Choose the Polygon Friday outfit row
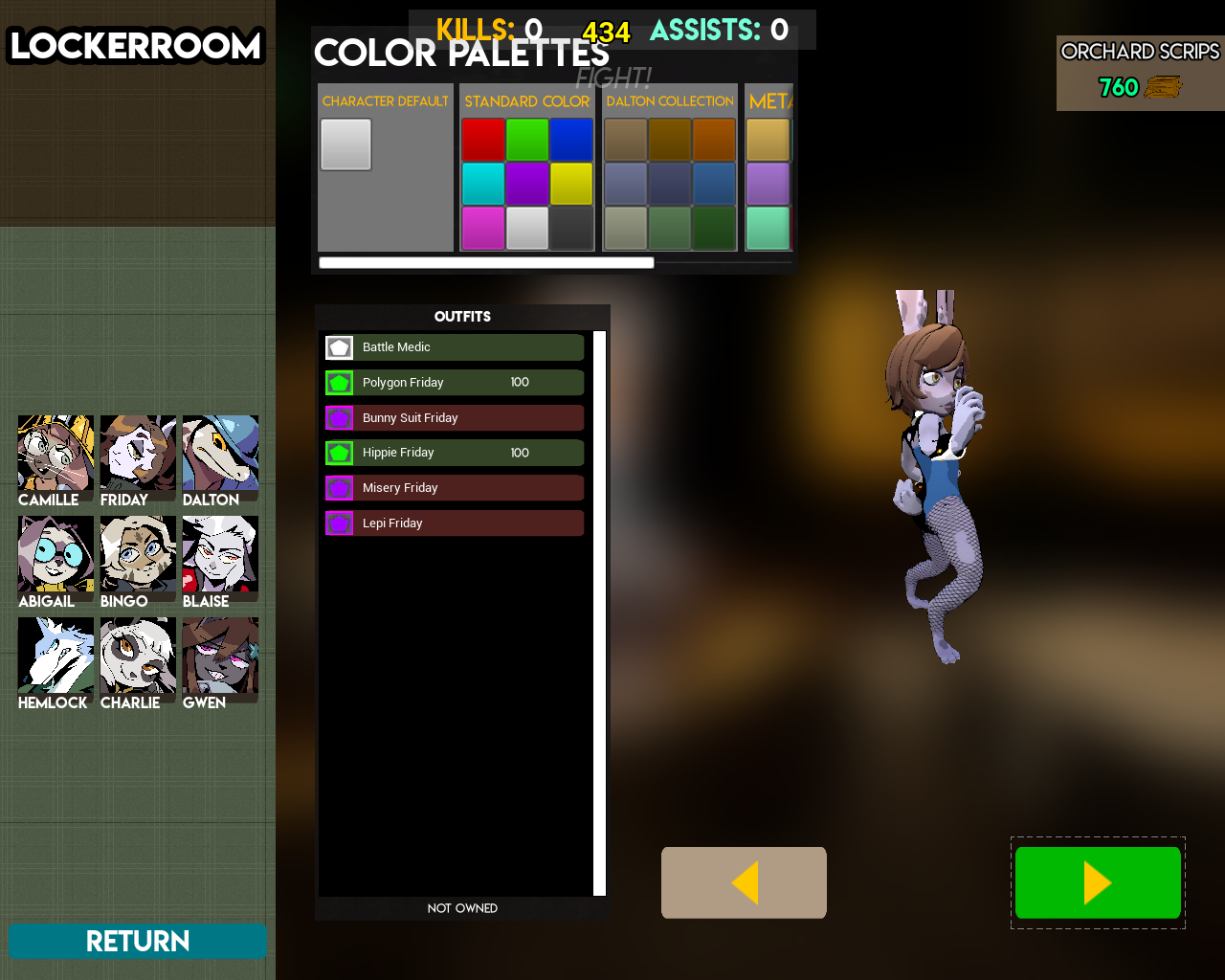1225x980 pixels. tap(454, 383)
